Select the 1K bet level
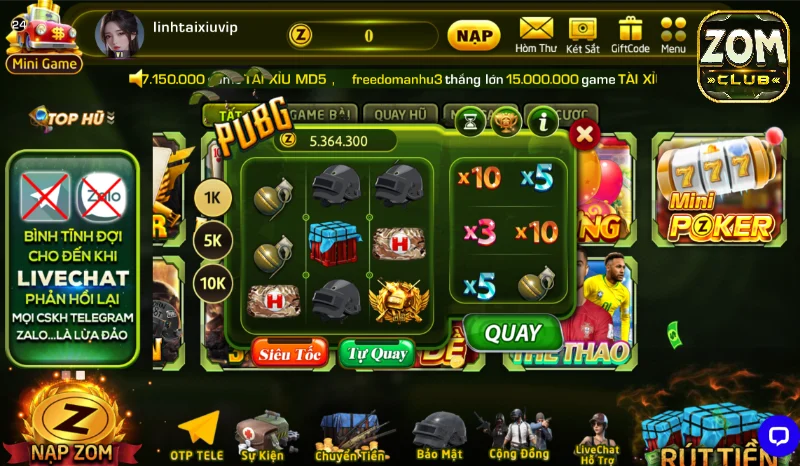Viewport: 800px width, 466px height. [x=212, y=198]
